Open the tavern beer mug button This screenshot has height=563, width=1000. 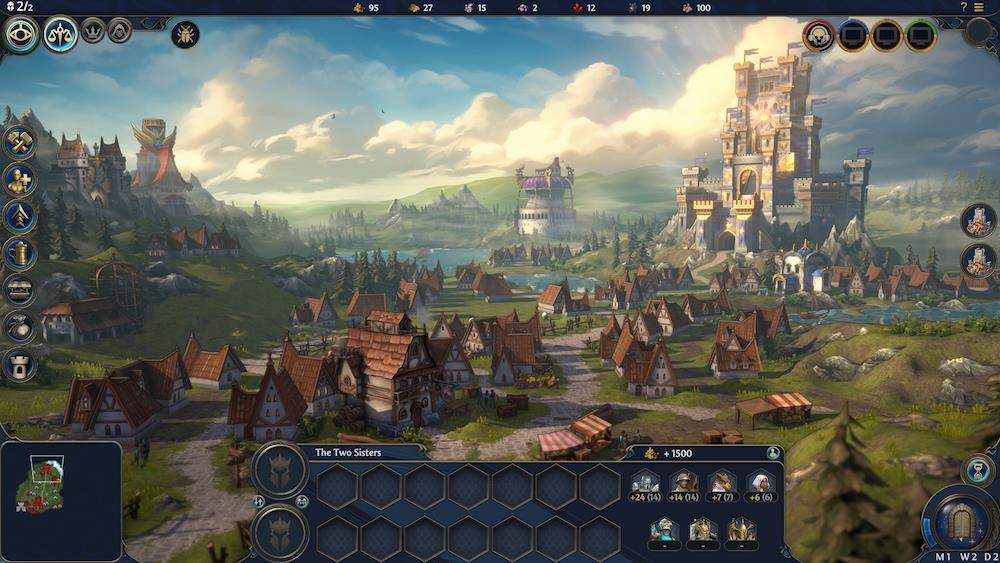tap(21, 253)
